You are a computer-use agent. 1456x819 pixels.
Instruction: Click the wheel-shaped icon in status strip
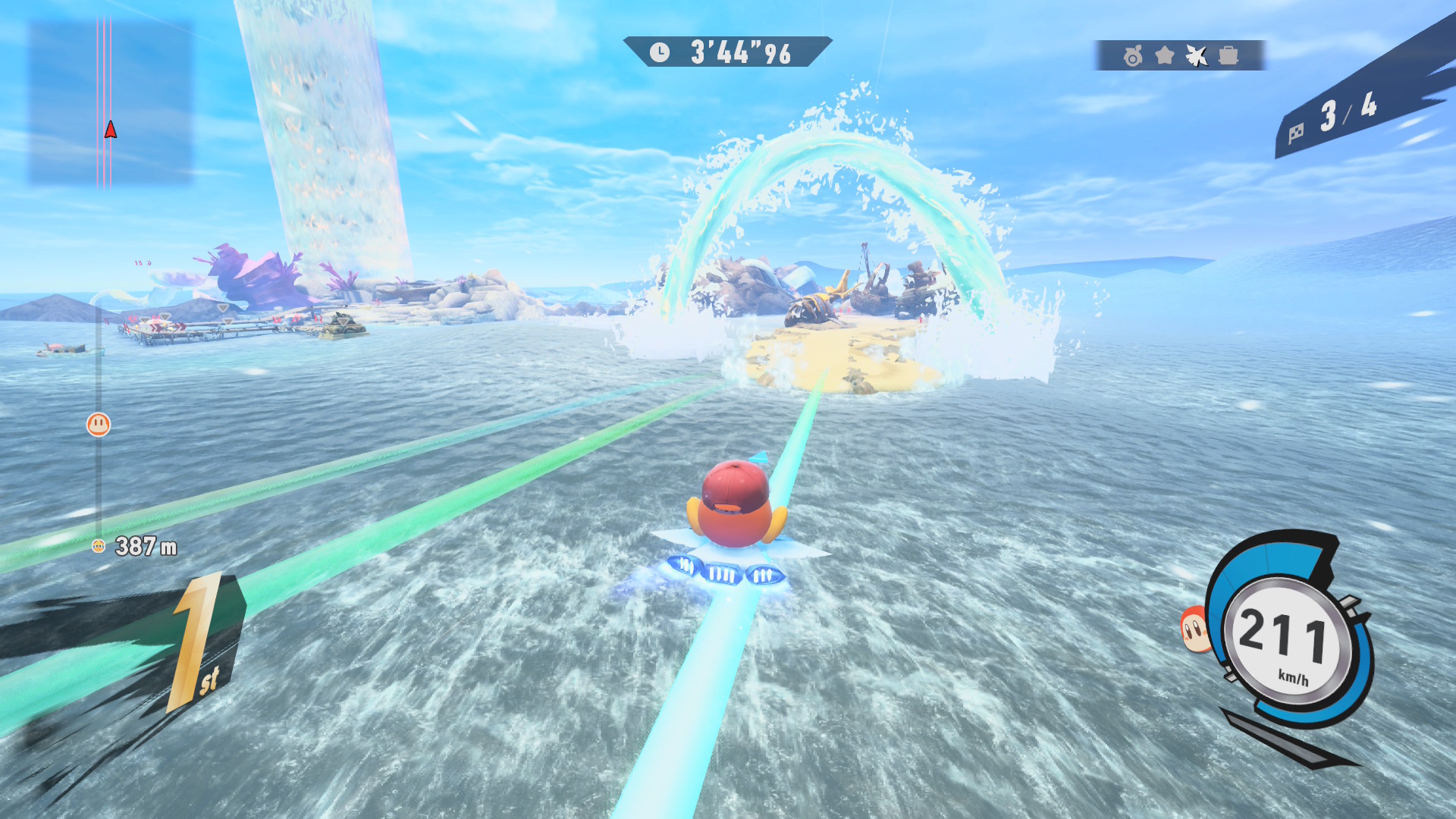coord(1133,55)
